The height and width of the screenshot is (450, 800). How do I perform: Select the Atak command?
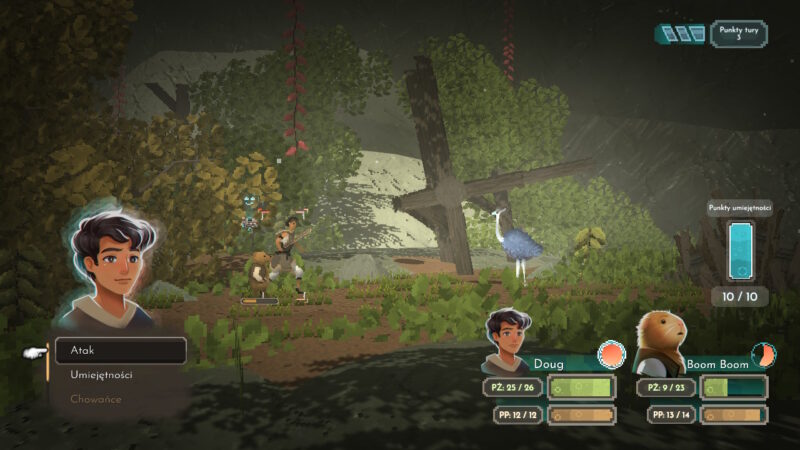pyautogui.click(x=119, y=350)
